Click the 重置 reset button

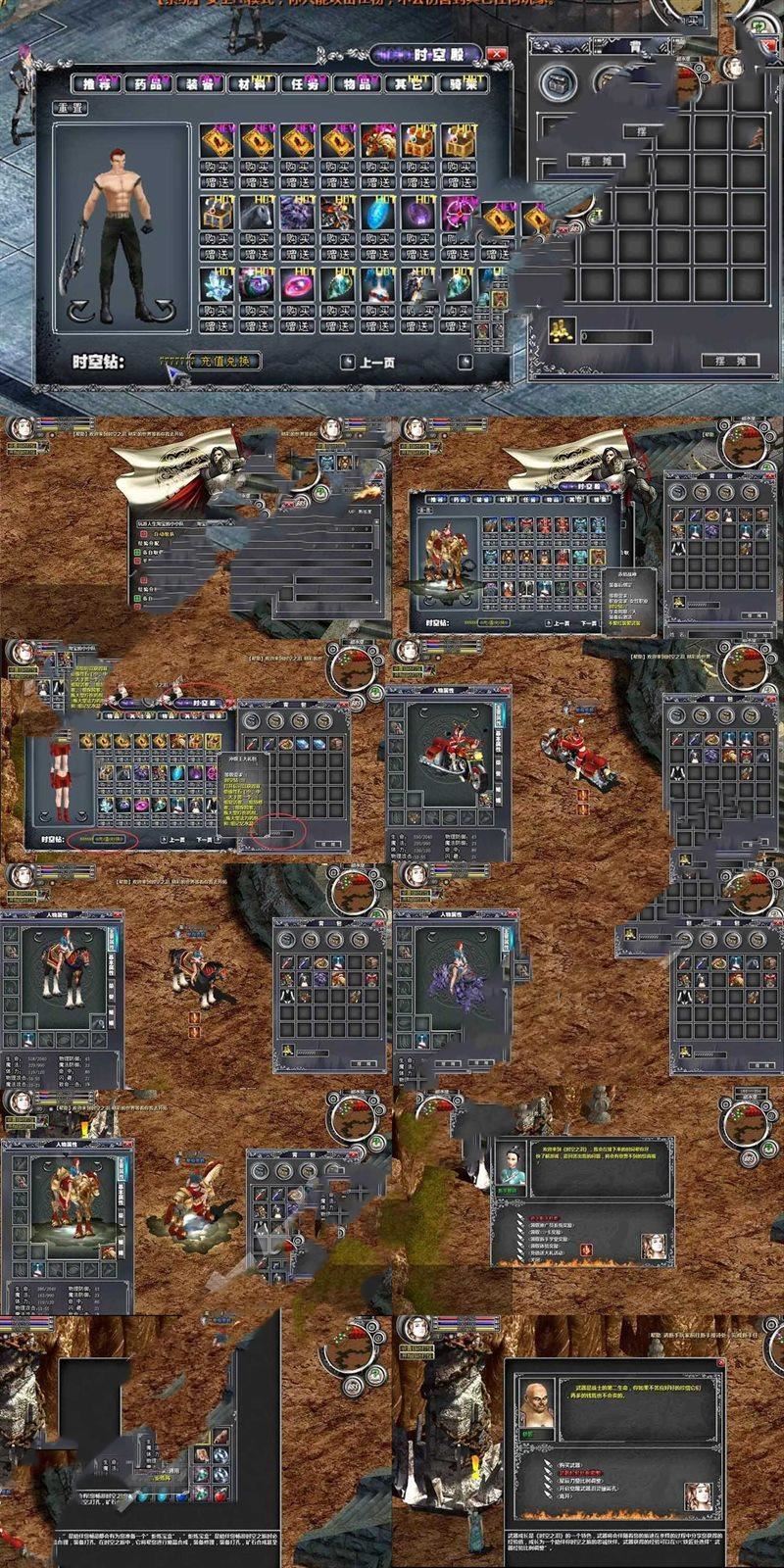point(72,108)
